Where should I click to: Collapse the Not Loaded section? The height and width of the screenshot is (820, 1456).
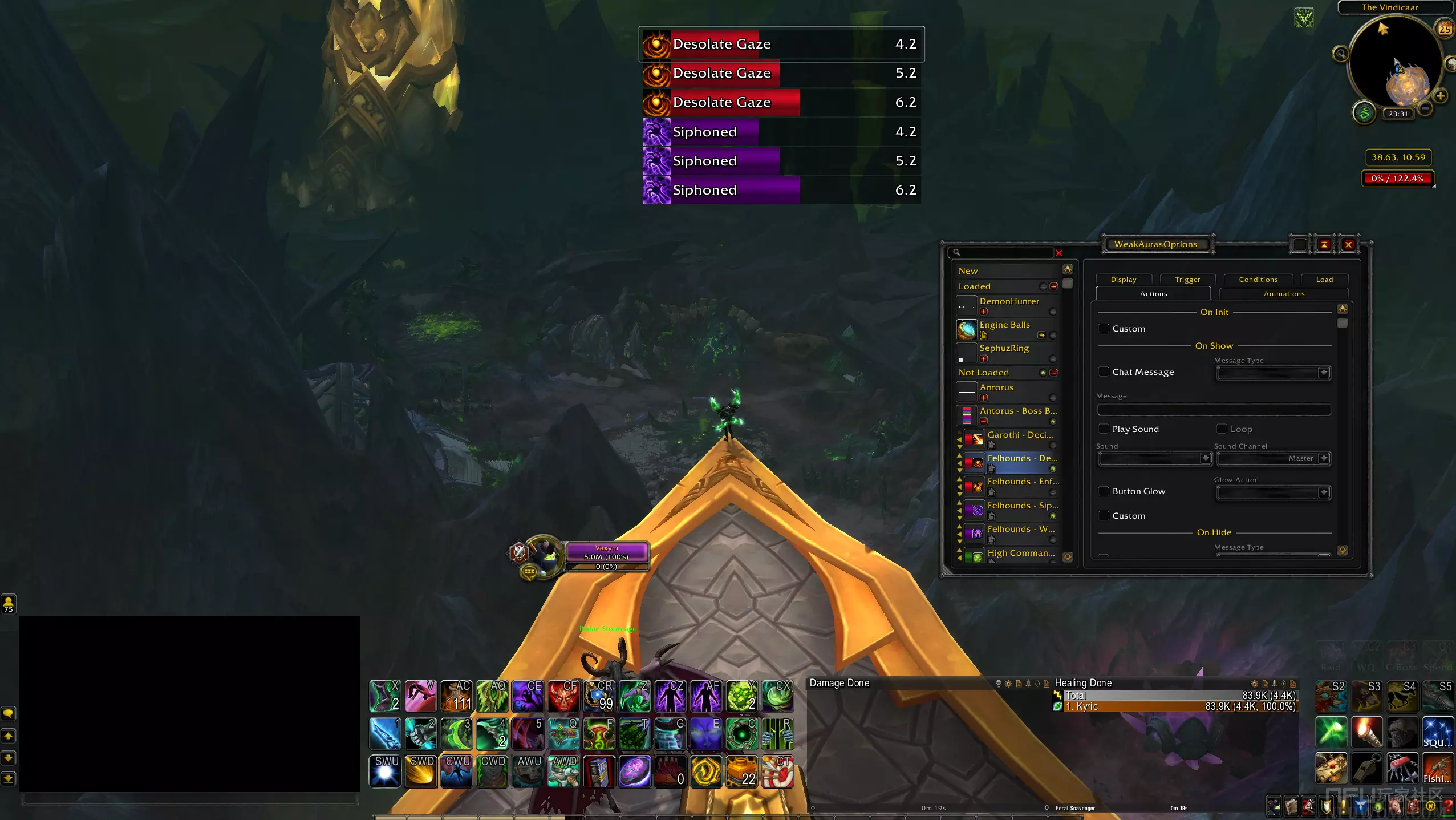tap(1054, 373)
